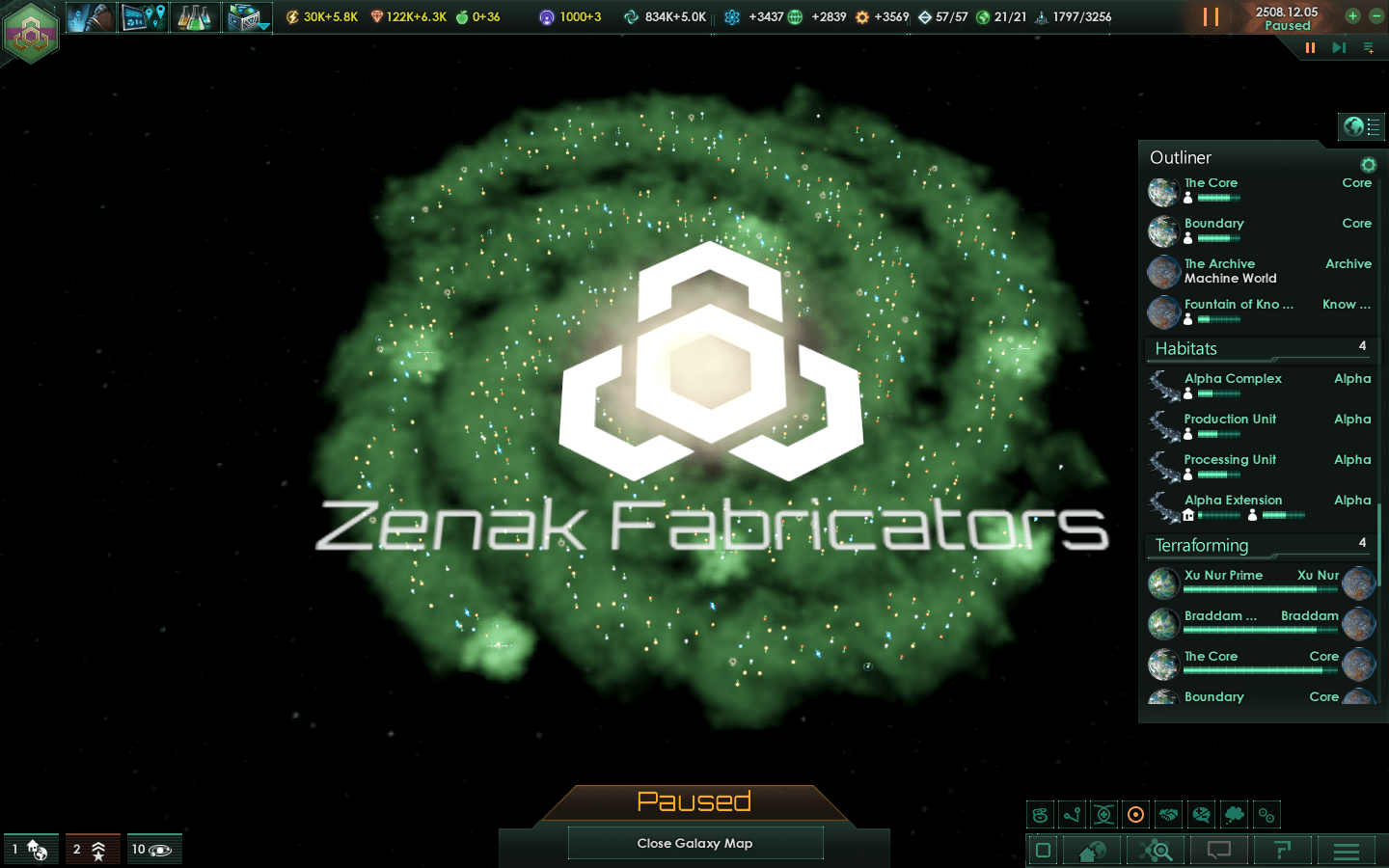Switch the Outliner view using the globe toggle
Image resolution: width=1389 pixels, height=868 pixels.
click(x=1361, y=126)
